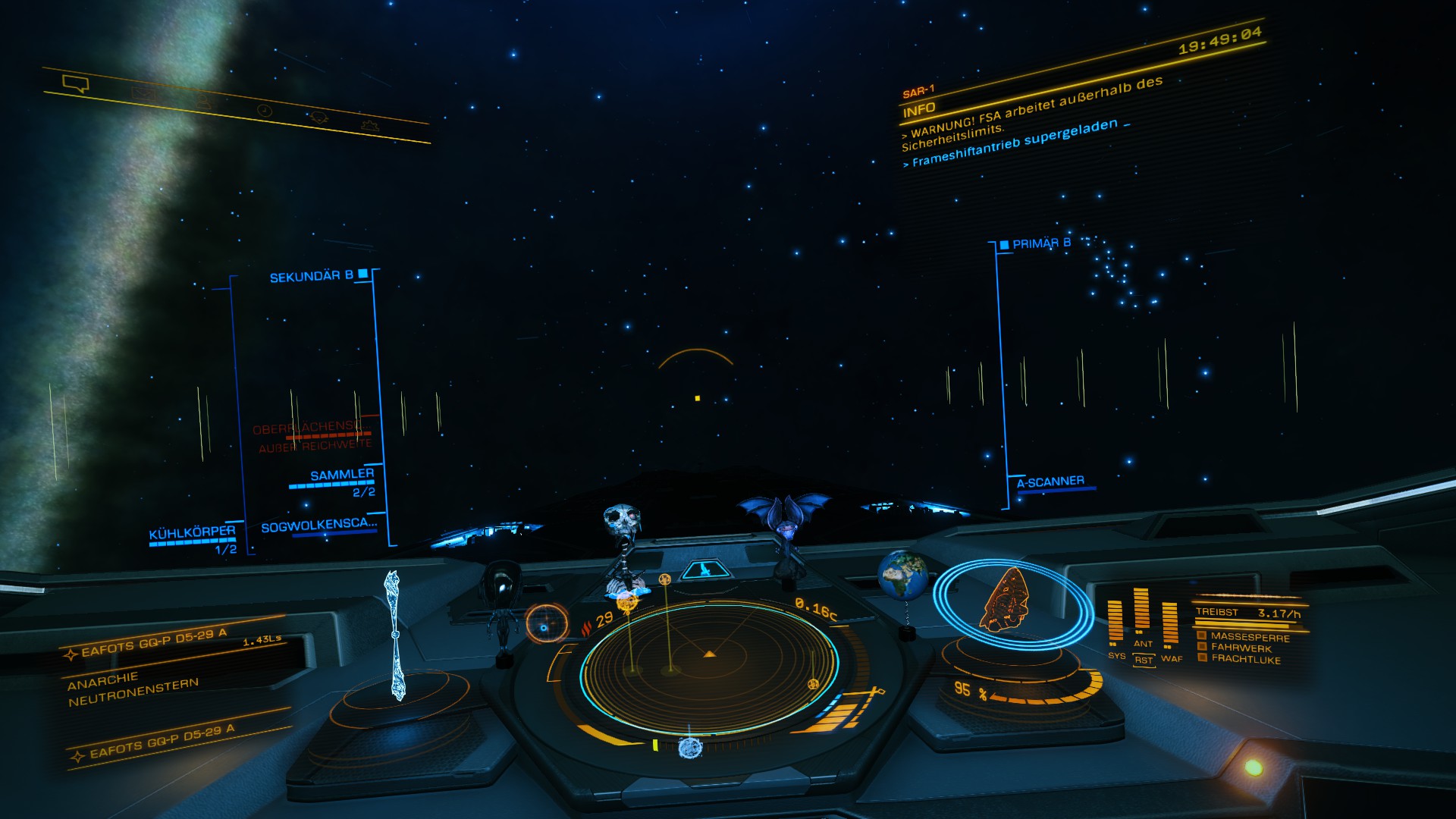Open the contacts person tab
Image resolution: width=1456 pixels, height=819 pixels.
tap(202, 101)
